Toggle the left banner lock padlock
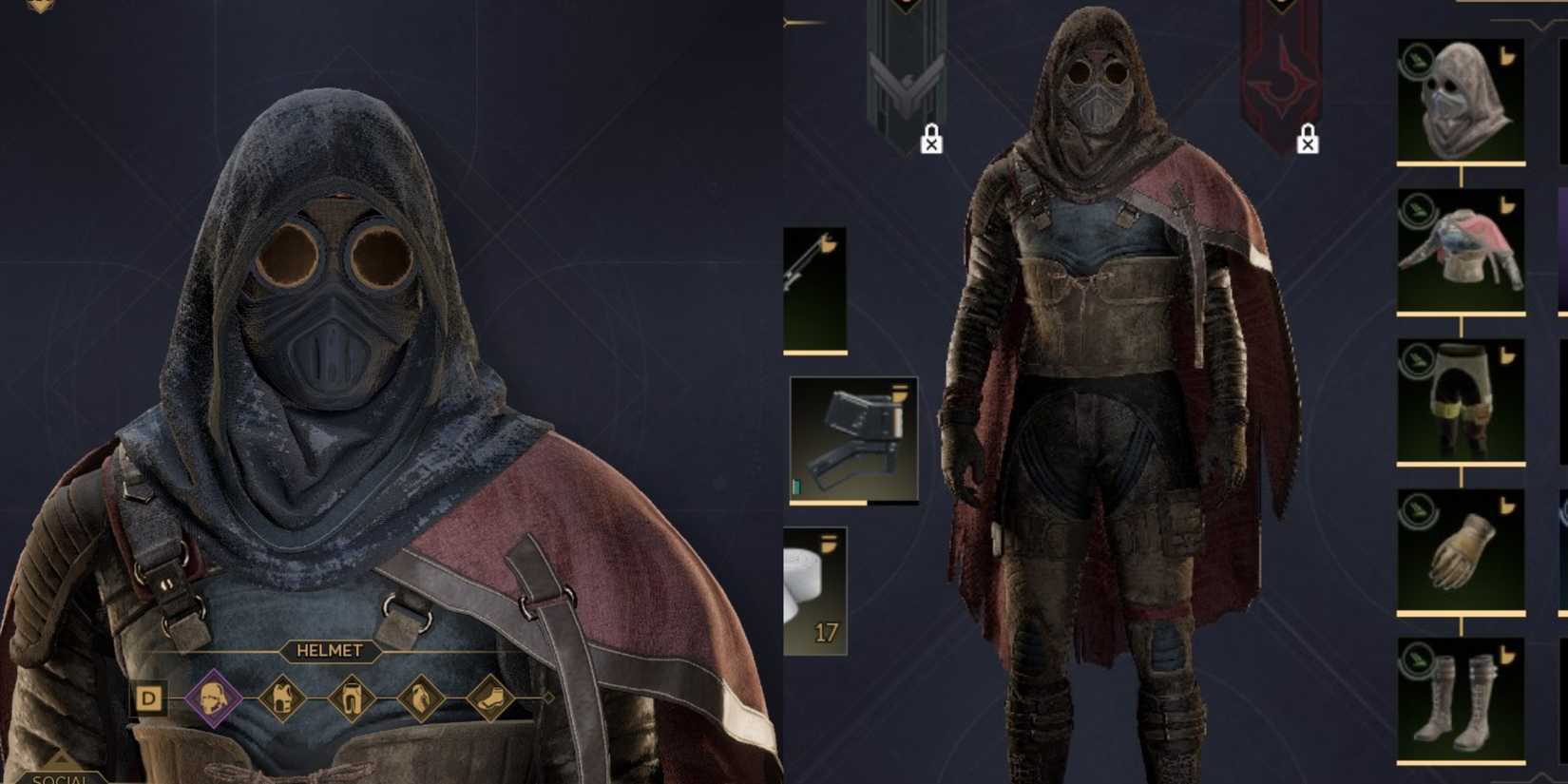The image size is (1568, 784). point(931,140)
